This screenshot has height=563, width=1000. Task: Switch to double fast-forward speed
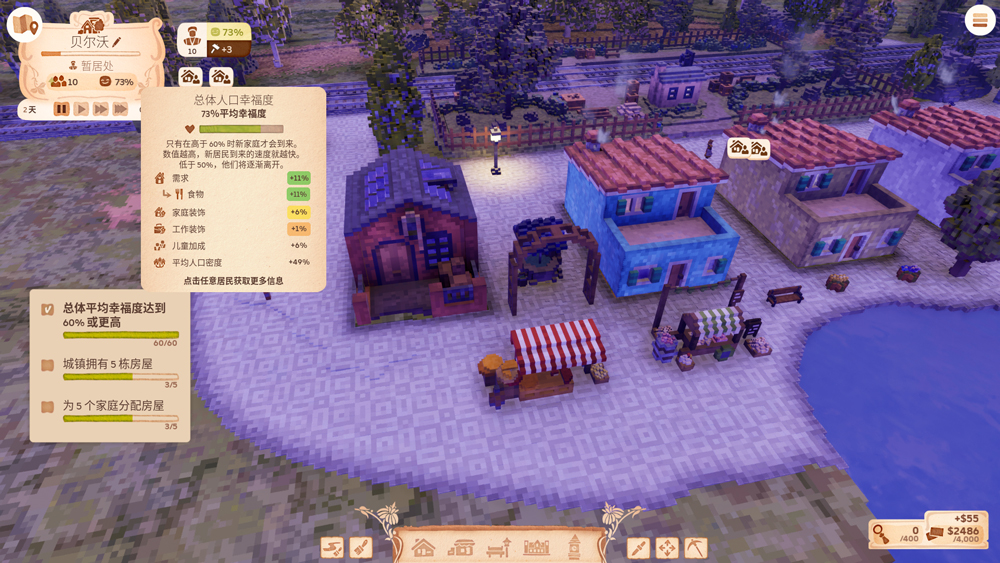[100, 109]
